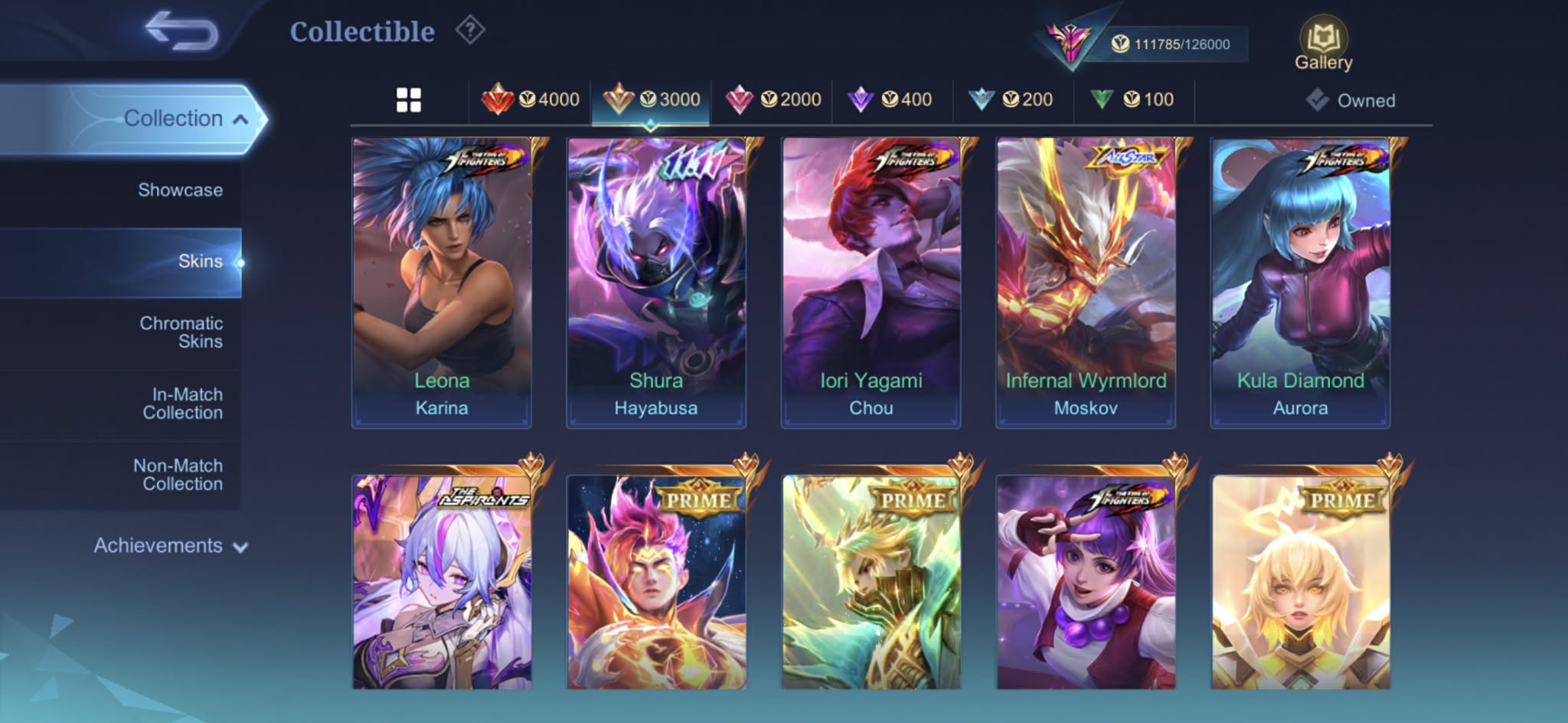
Task: Choose the 400 points tier tab
Action: [x=892, y=100]
